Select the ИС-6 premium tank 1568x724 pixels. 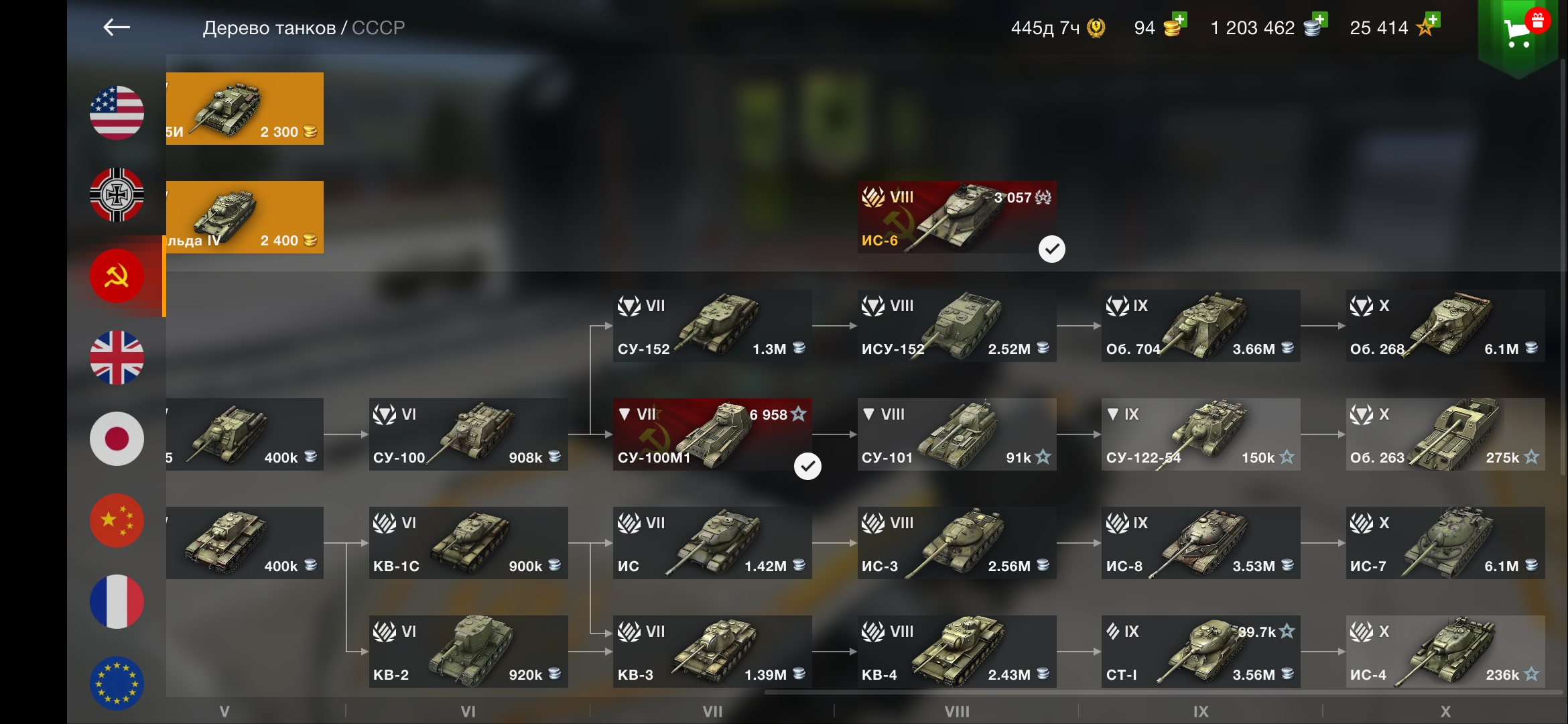956,217
